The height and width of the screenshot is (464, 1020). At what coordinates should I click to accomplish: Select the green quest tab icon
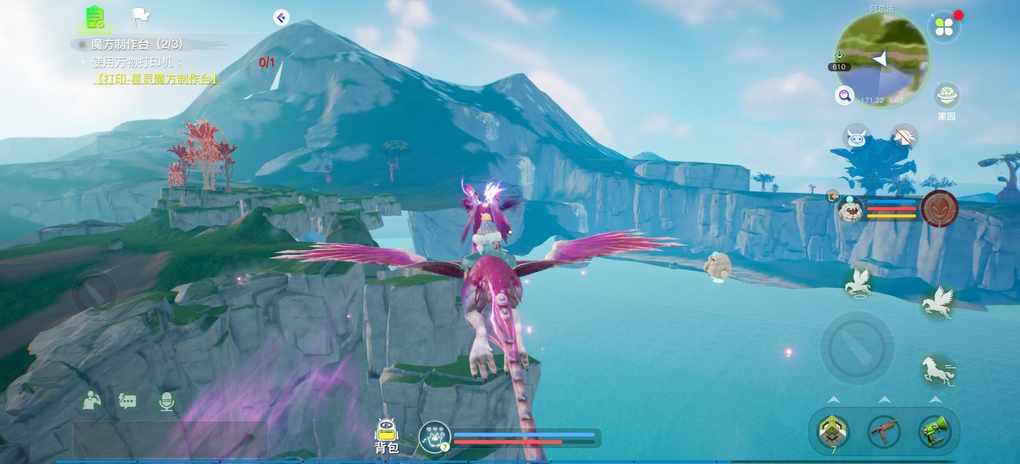pyautogui.click(x=95, y=17)
